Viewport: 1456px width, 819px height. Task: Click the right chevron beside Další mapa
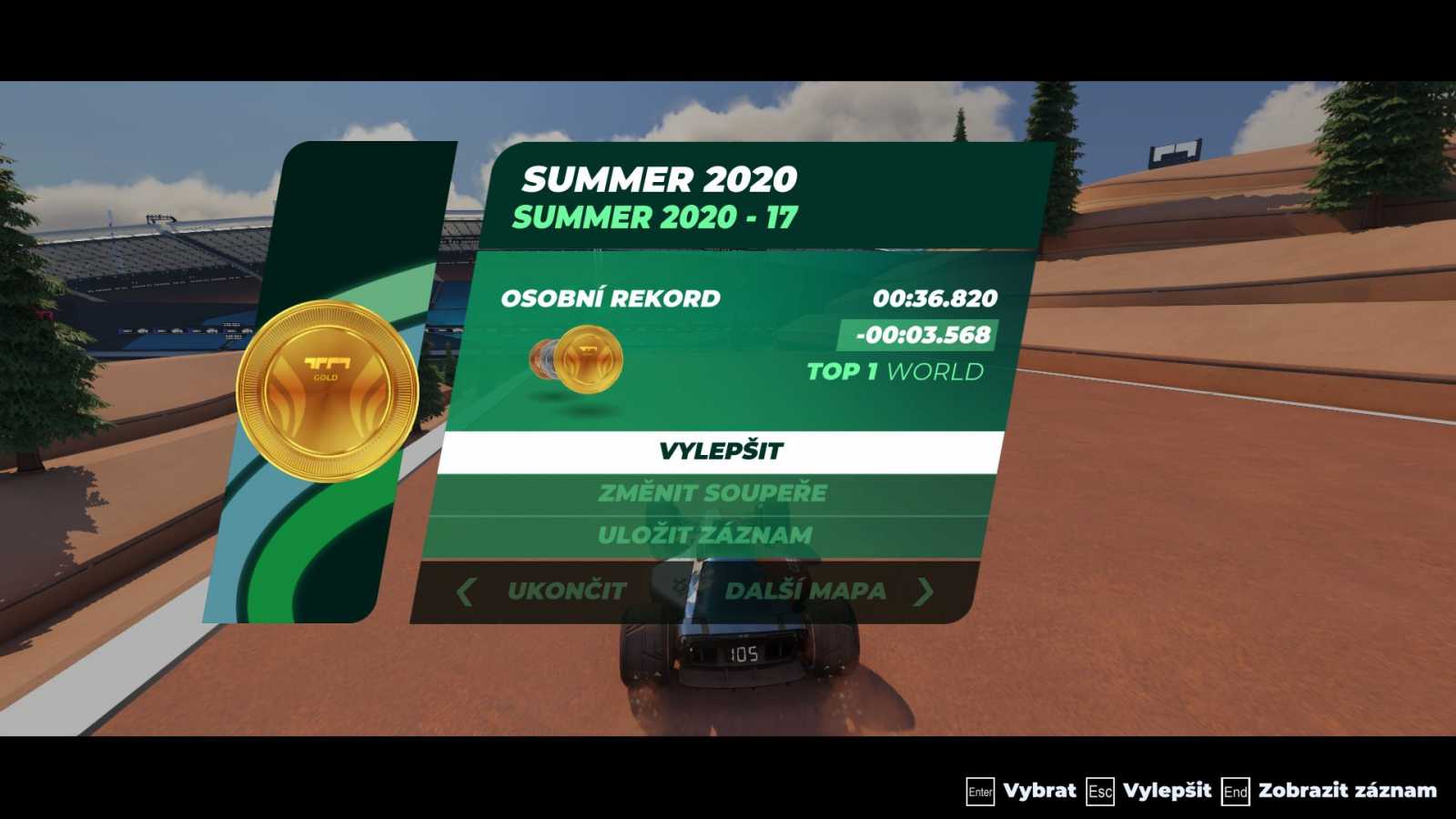point(925,591)
